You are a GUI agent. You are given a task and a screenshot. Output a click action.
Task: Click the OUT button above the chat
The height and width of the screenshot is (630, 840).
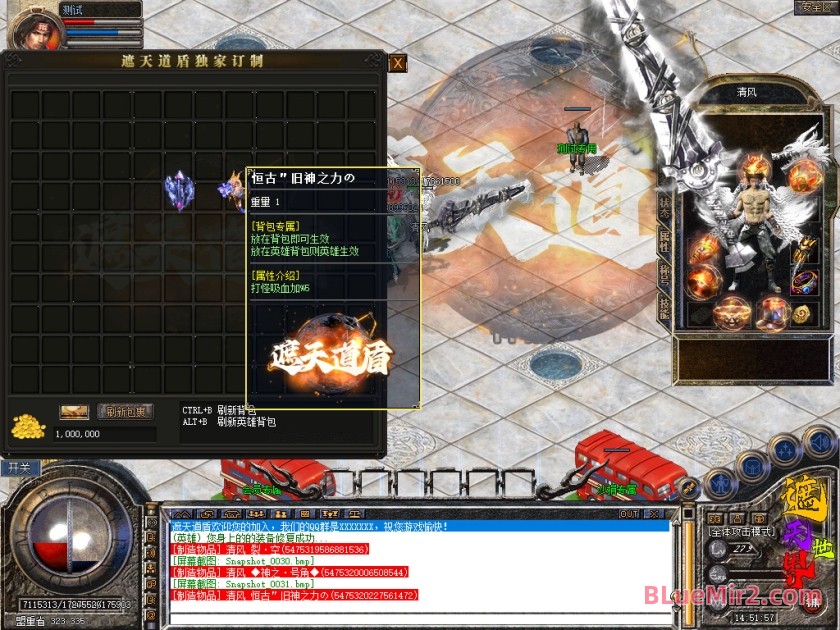coord(628,514)
